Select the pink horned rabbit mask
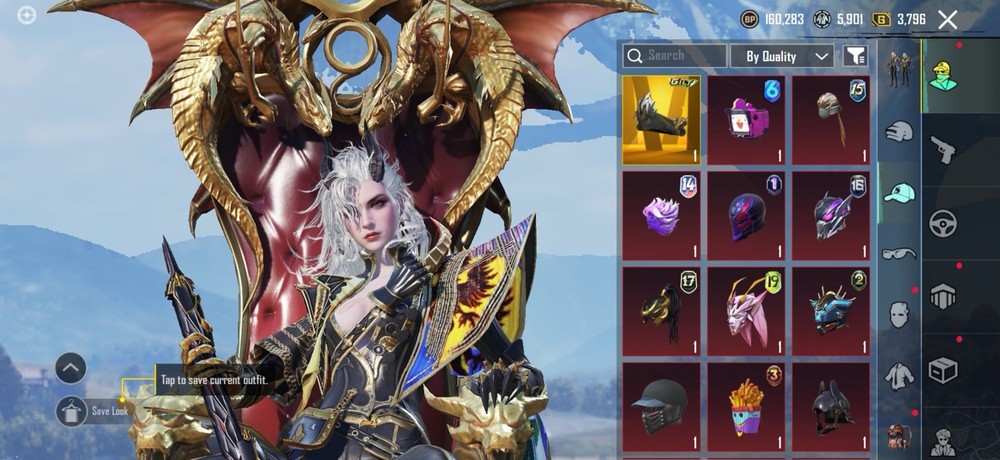This screenshot has height=460, width=1000. (x=746, y=311)
